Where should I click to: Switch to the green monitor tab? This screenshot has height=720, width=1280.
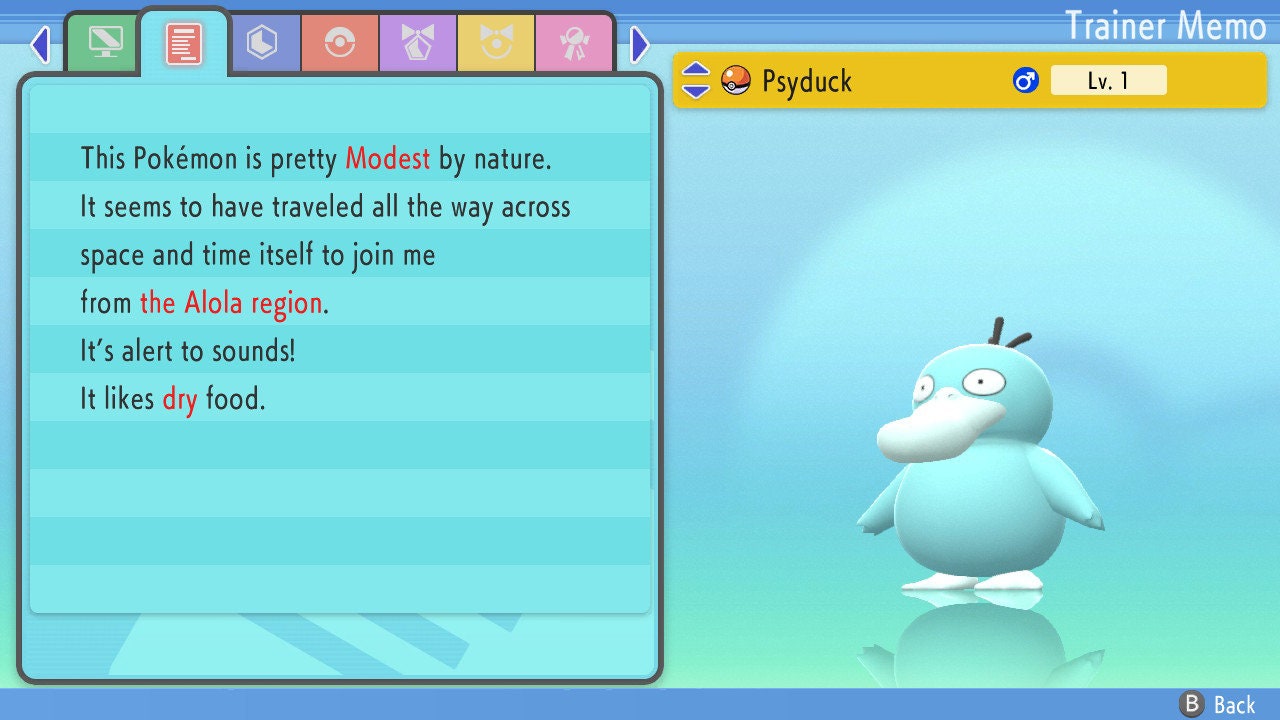[105, 43]
